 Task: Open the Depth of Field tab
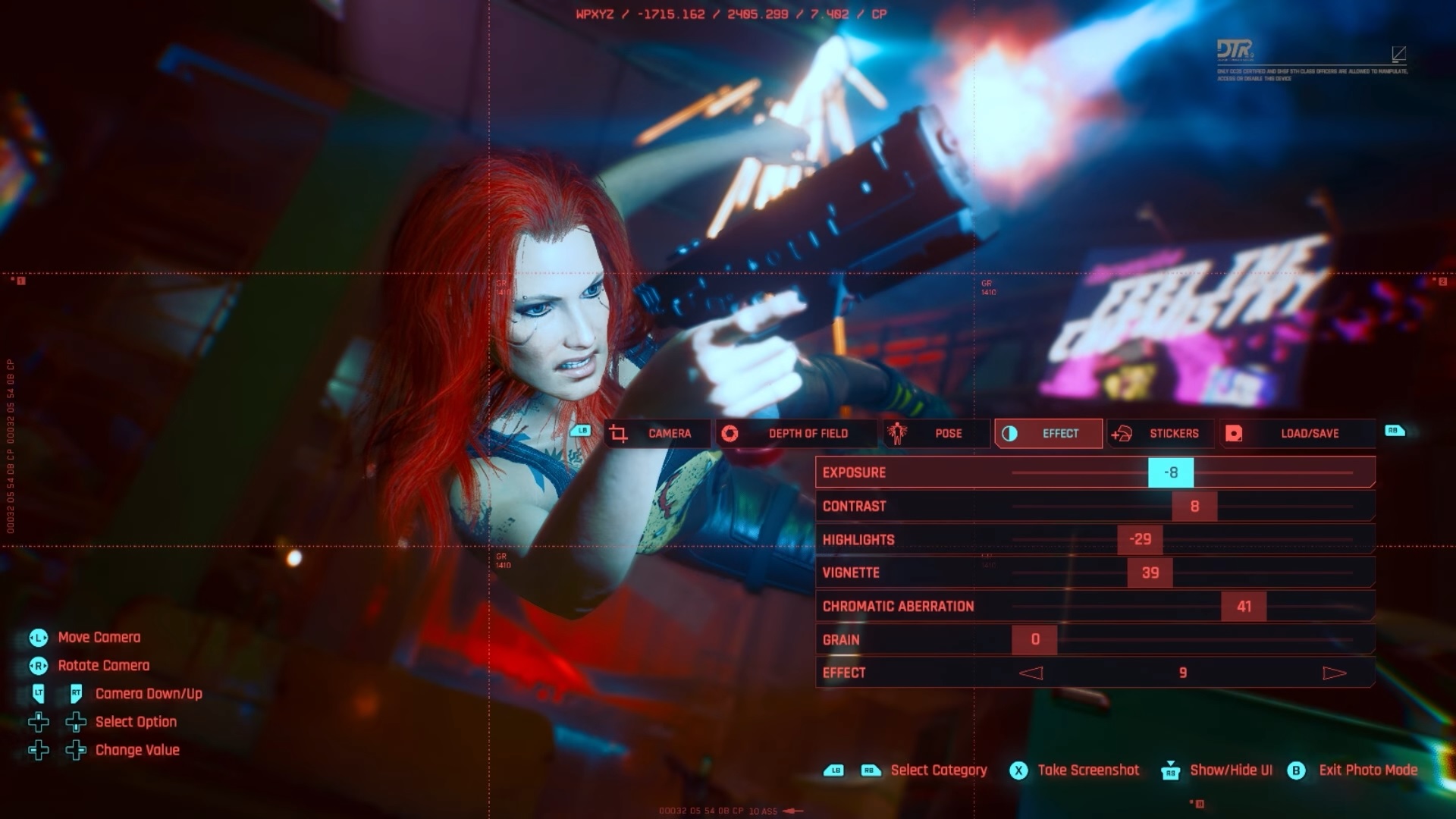pyautogui.click(x=796, y=433)
